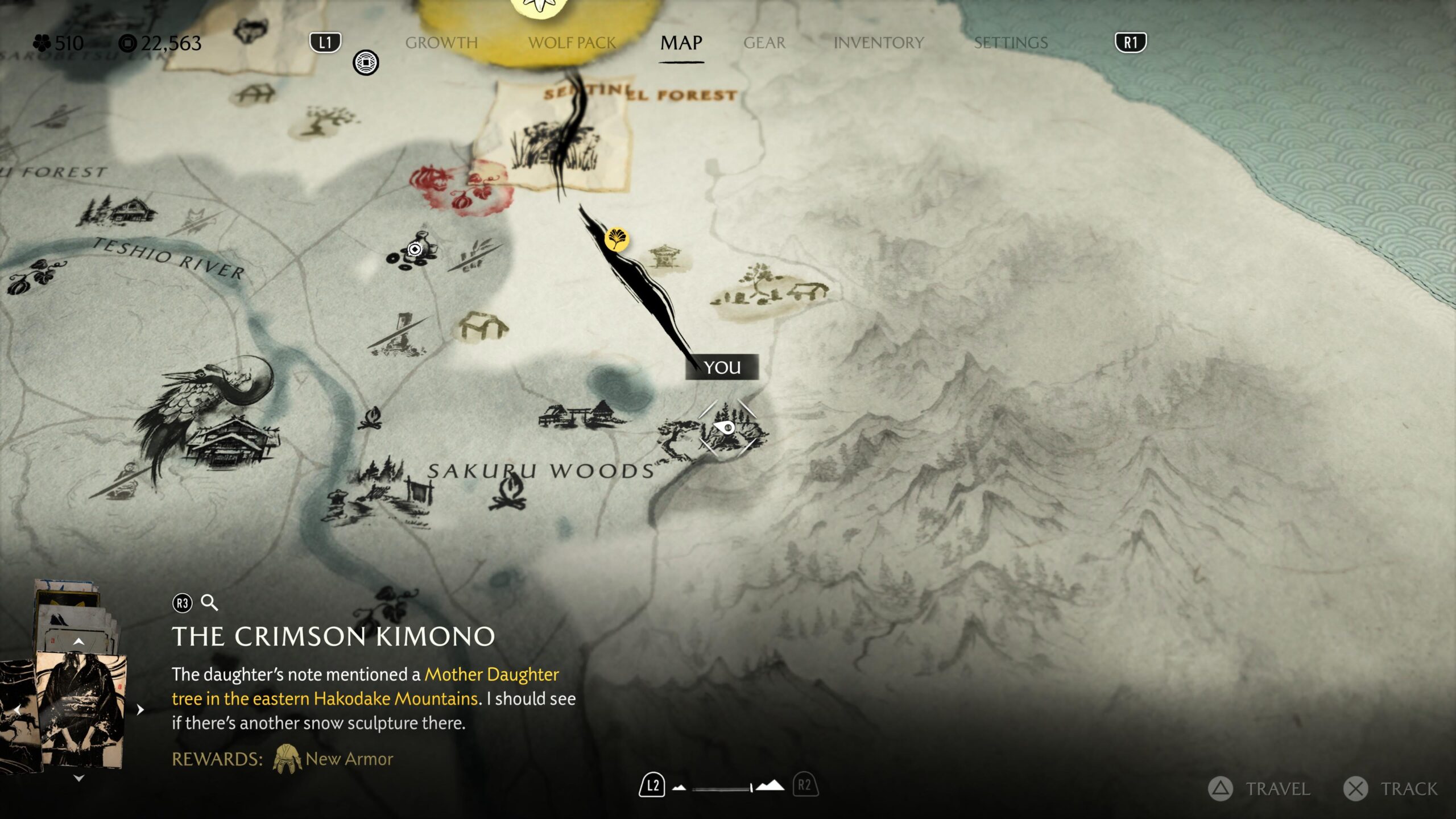This screenshot has width=1456, height=819.
Task: Pick the torii gate village marker
Action: pos(580,416)
